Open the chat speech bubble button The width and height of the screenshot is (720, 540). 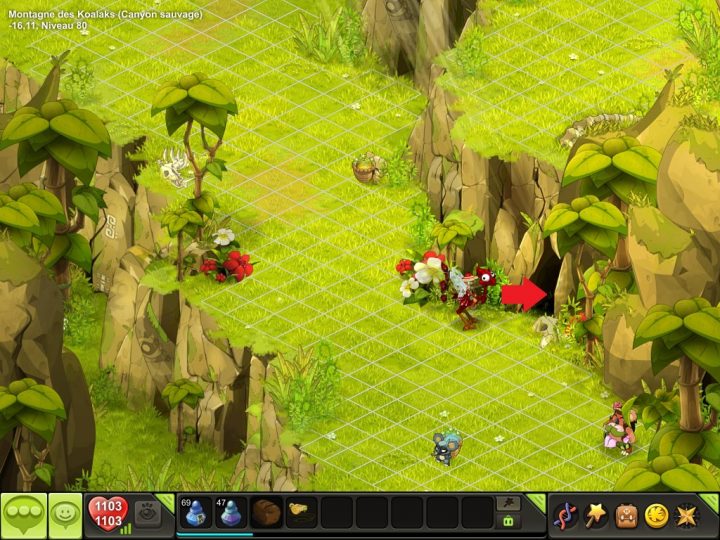(x=24, y=516)
